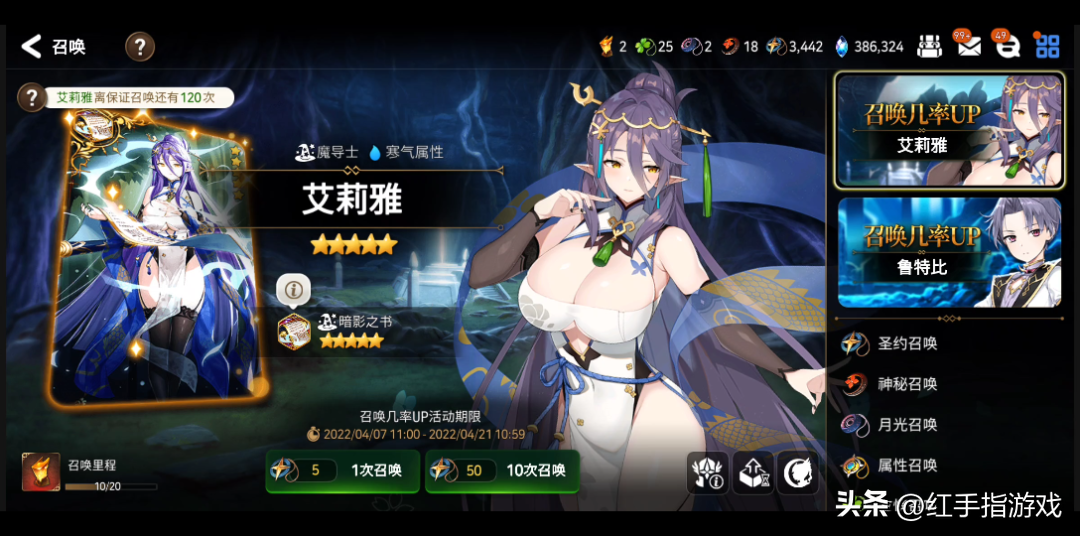Open the box with arrows icon

[754, 472]
